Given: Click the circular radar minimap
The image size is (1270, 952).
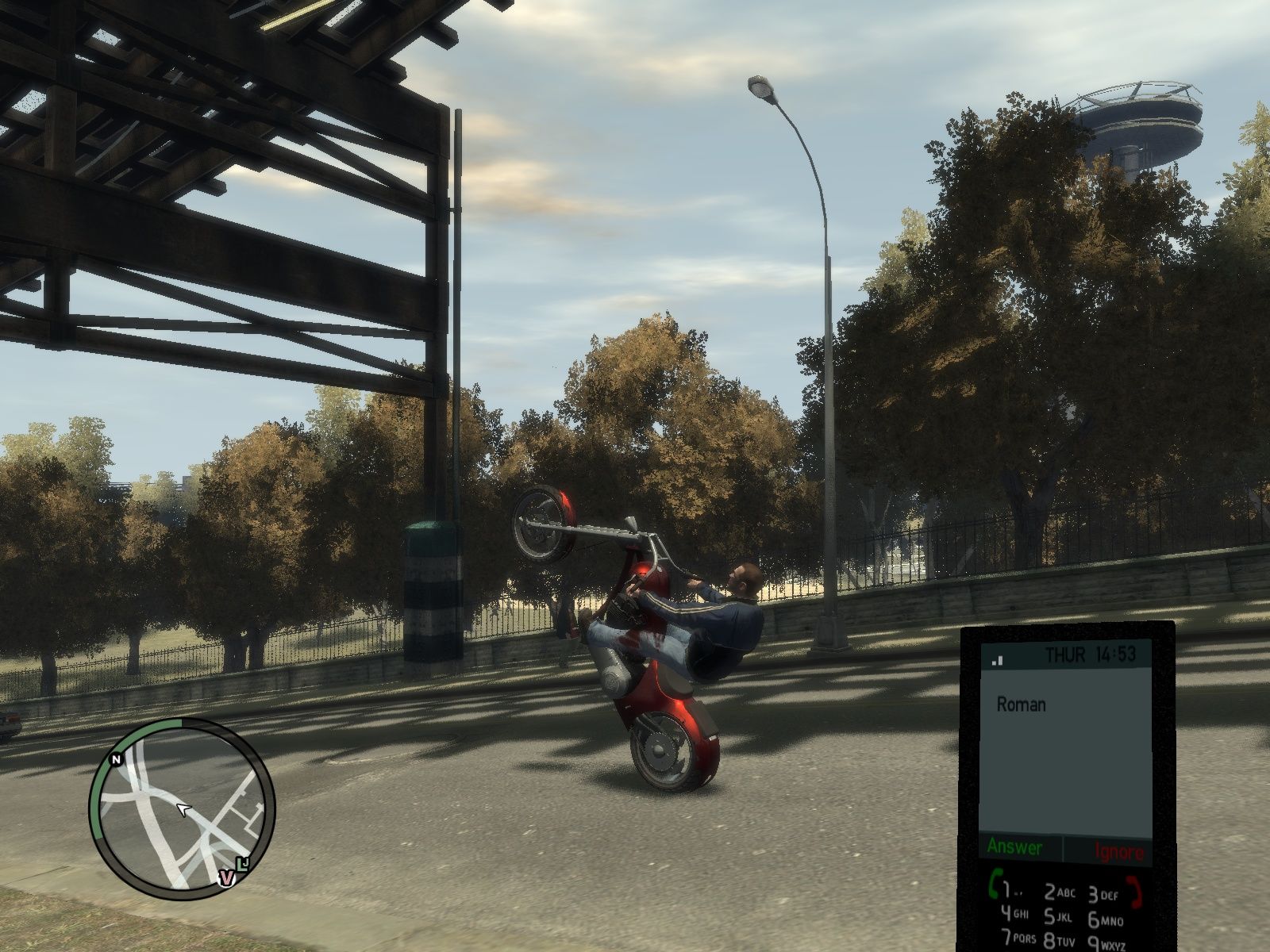Looking at the screenshot, I should 182,808.
